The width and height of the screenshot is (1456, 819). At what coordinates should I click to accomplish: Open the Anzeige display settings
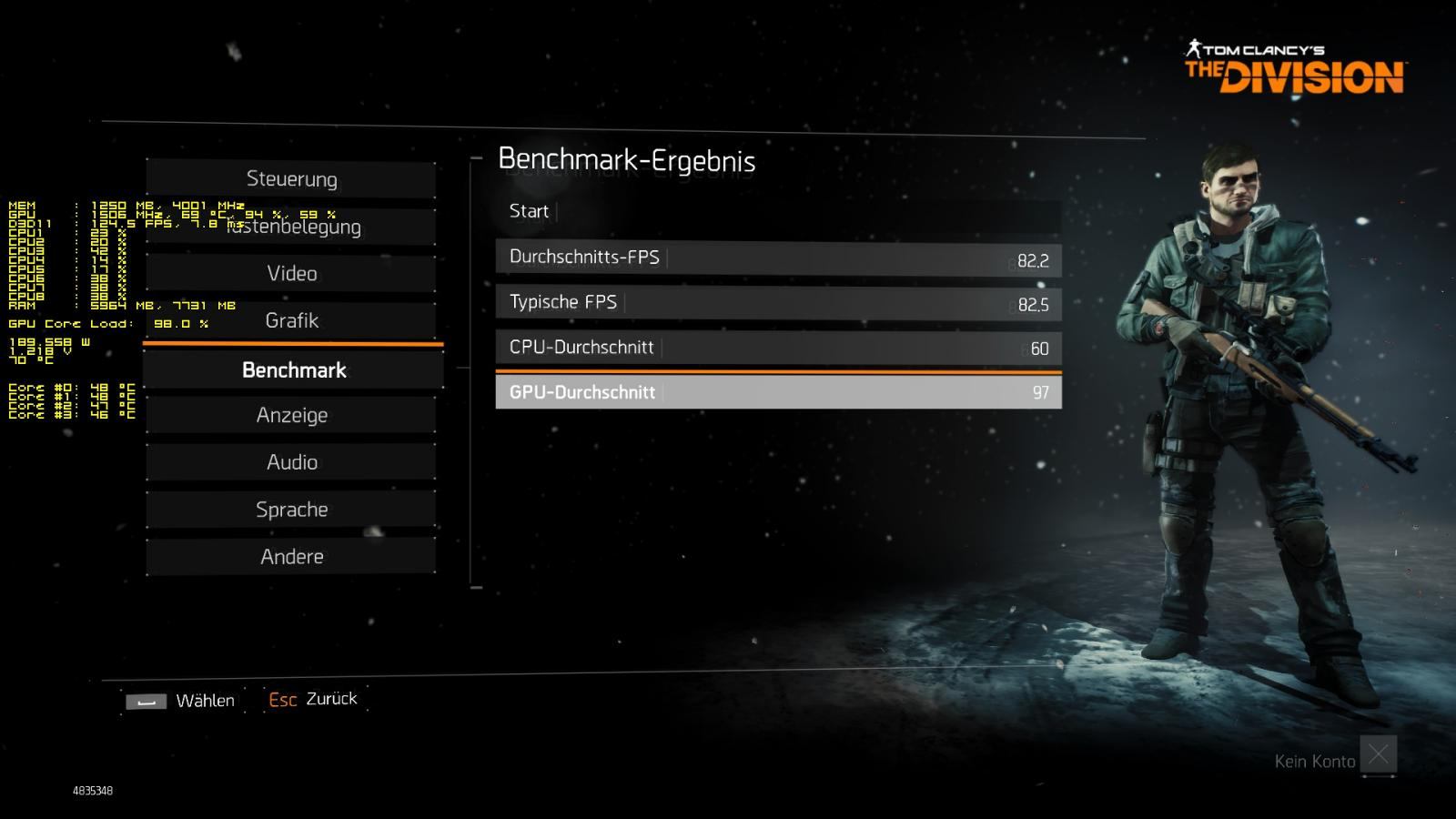(x=291, y=415)
